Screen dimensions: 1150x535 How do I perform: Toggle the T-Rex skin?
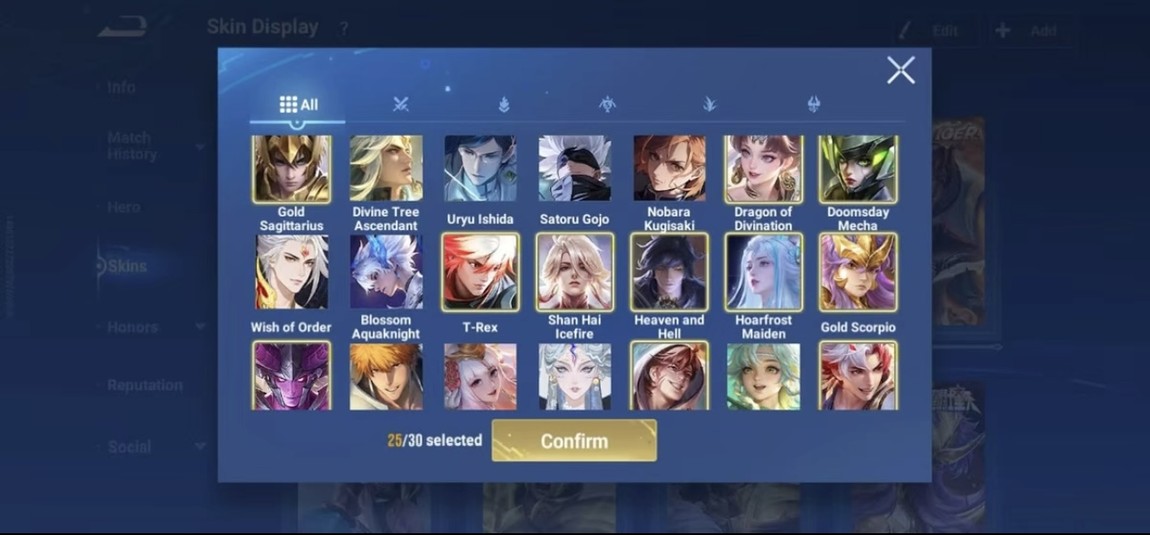pos(480,272)
